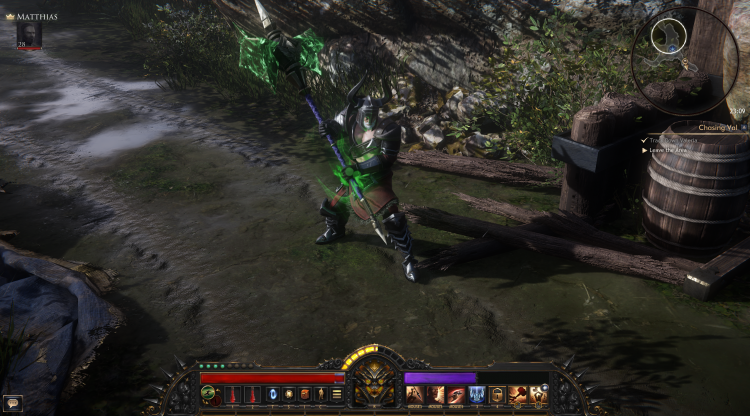
Task: Use the blue ring potion slot
Action: (x=273, y=394)
